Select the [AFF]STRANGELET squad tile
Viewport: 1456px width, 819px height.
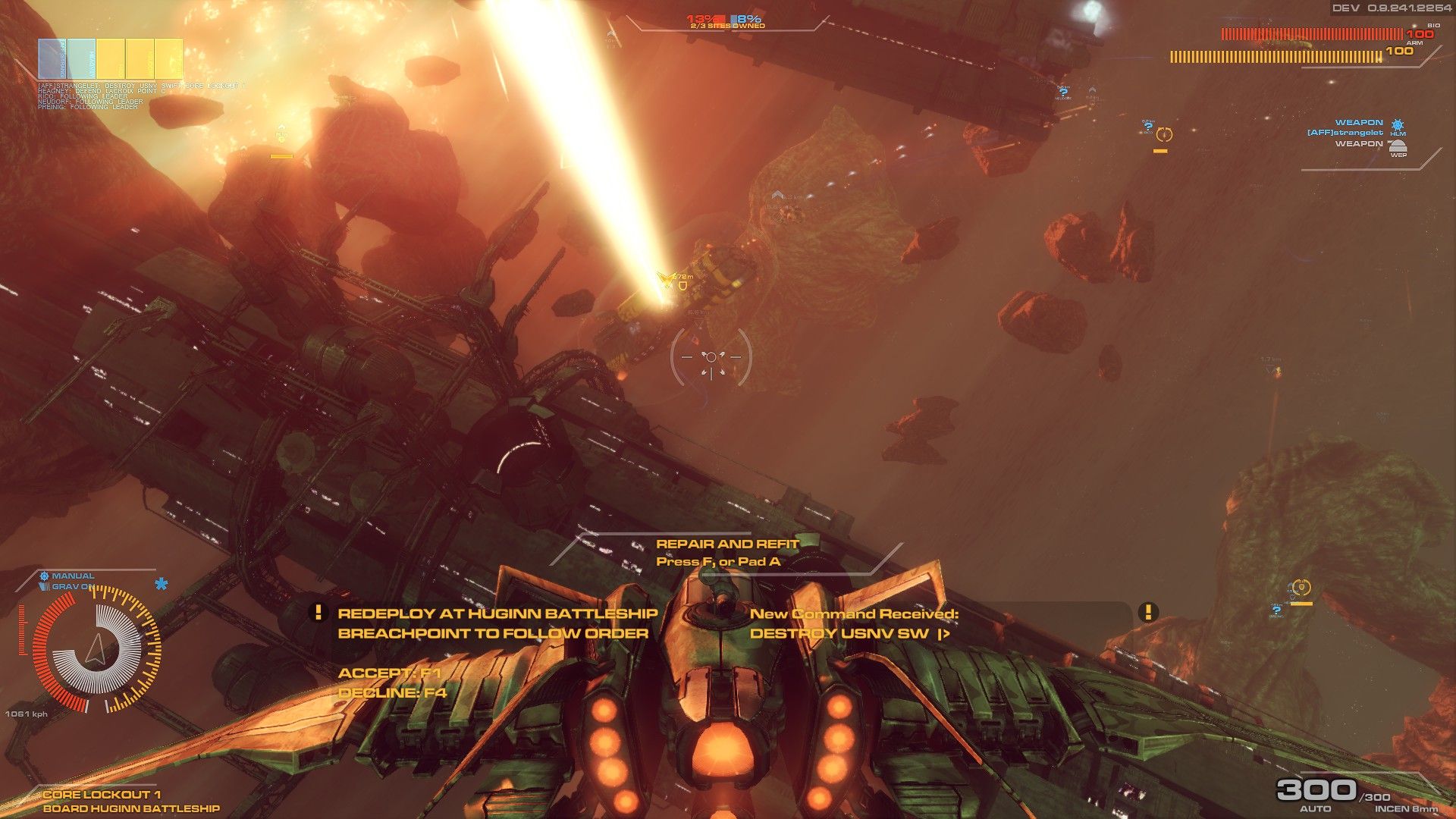[52, 58]
